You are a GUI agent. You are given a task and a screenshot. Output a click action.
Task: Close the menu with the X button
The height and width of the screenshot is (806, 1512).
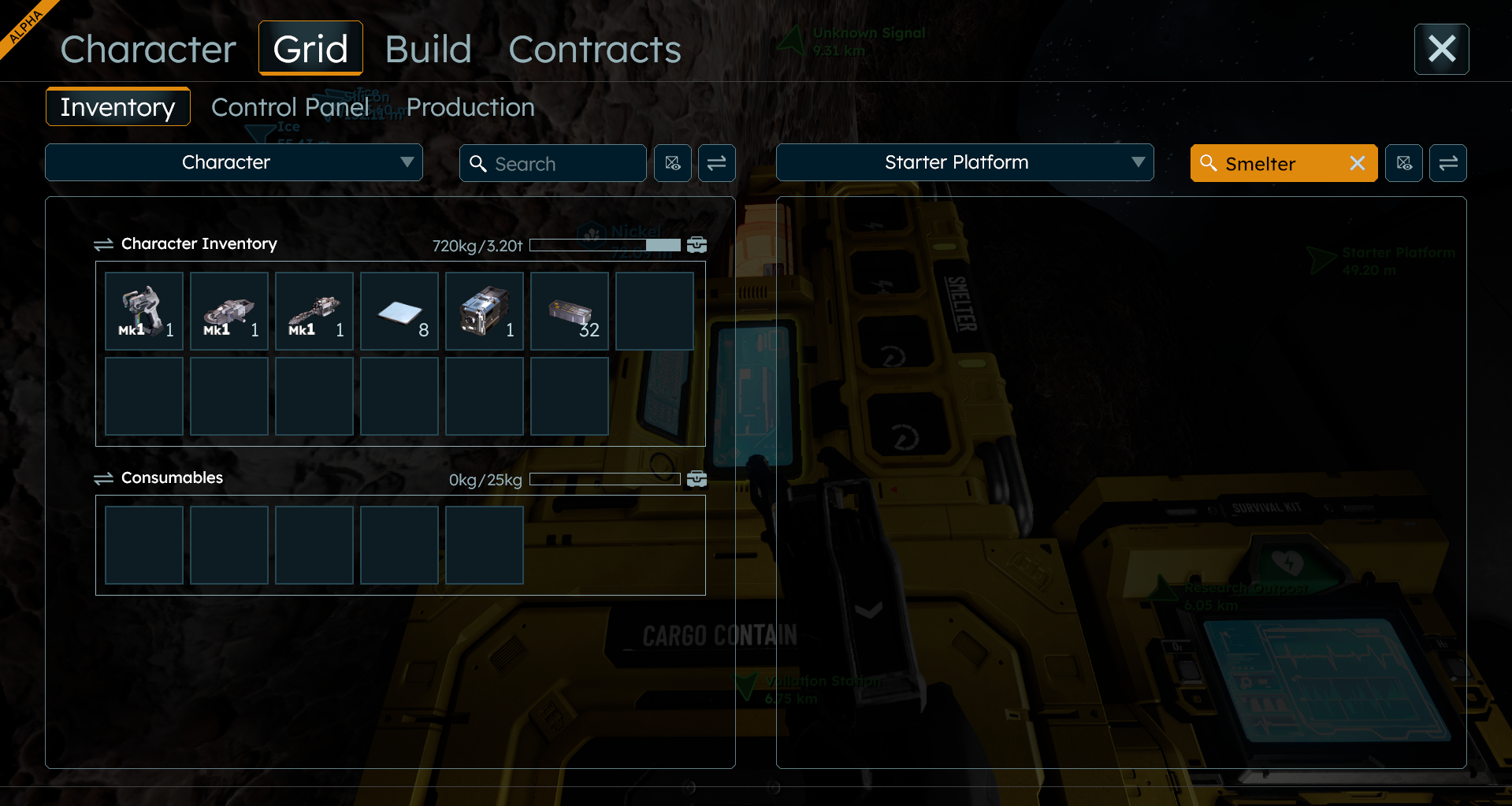point(1441,49)
